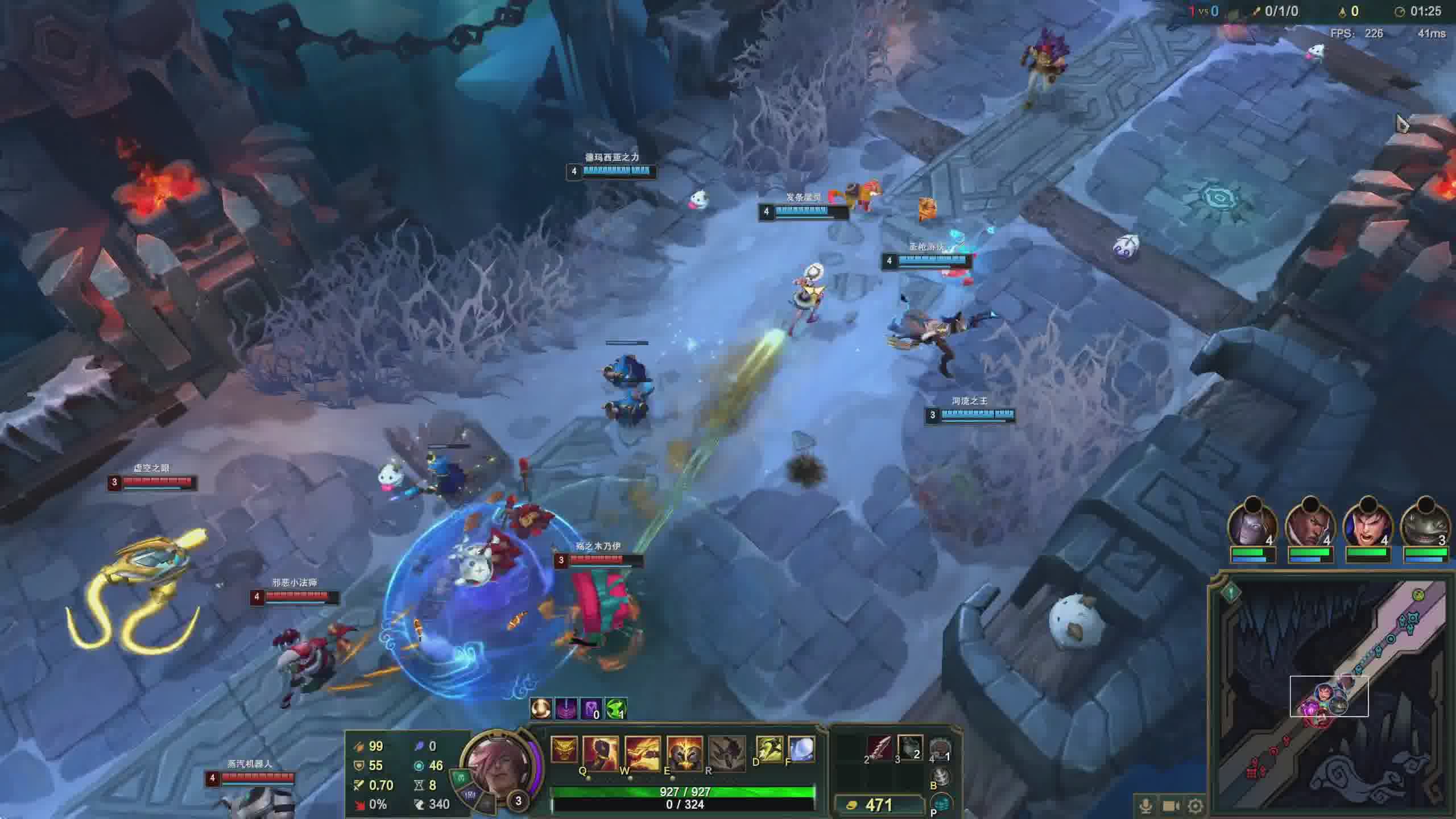The height and width of the screenshot is (819, 1456).
Task: Open settings with the gear icon
Action: pyautogui.click(x=1196, y=806)
